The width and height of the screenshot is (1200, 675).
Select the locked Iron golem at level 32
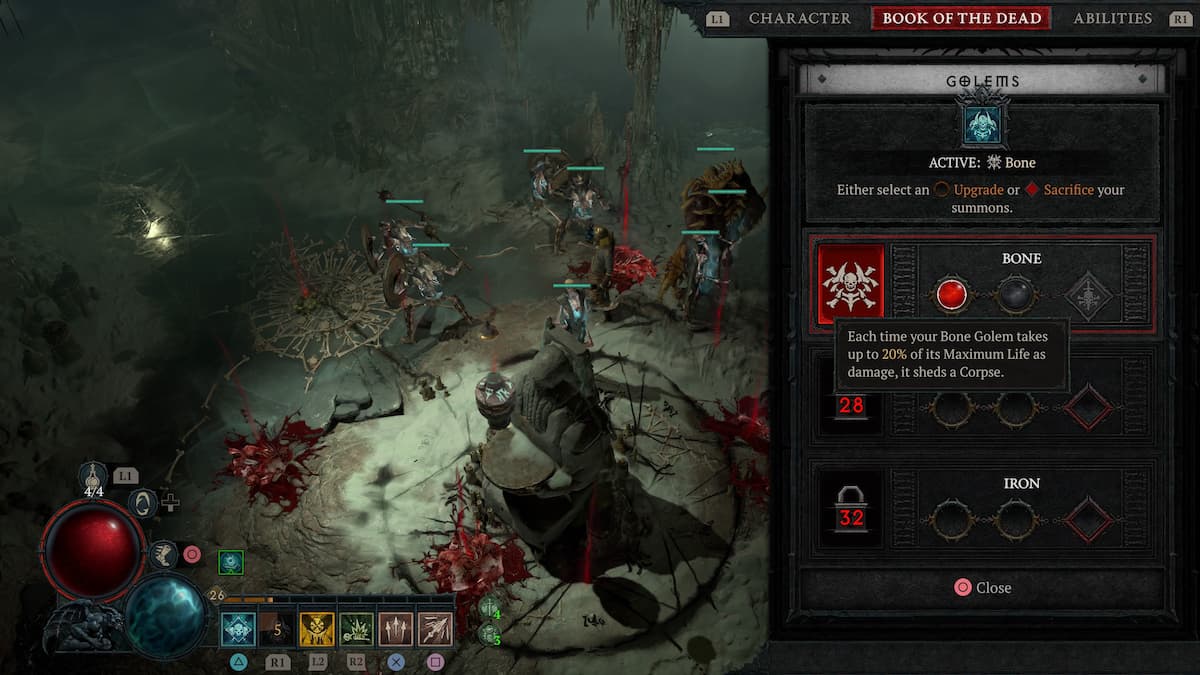[851, 509]
